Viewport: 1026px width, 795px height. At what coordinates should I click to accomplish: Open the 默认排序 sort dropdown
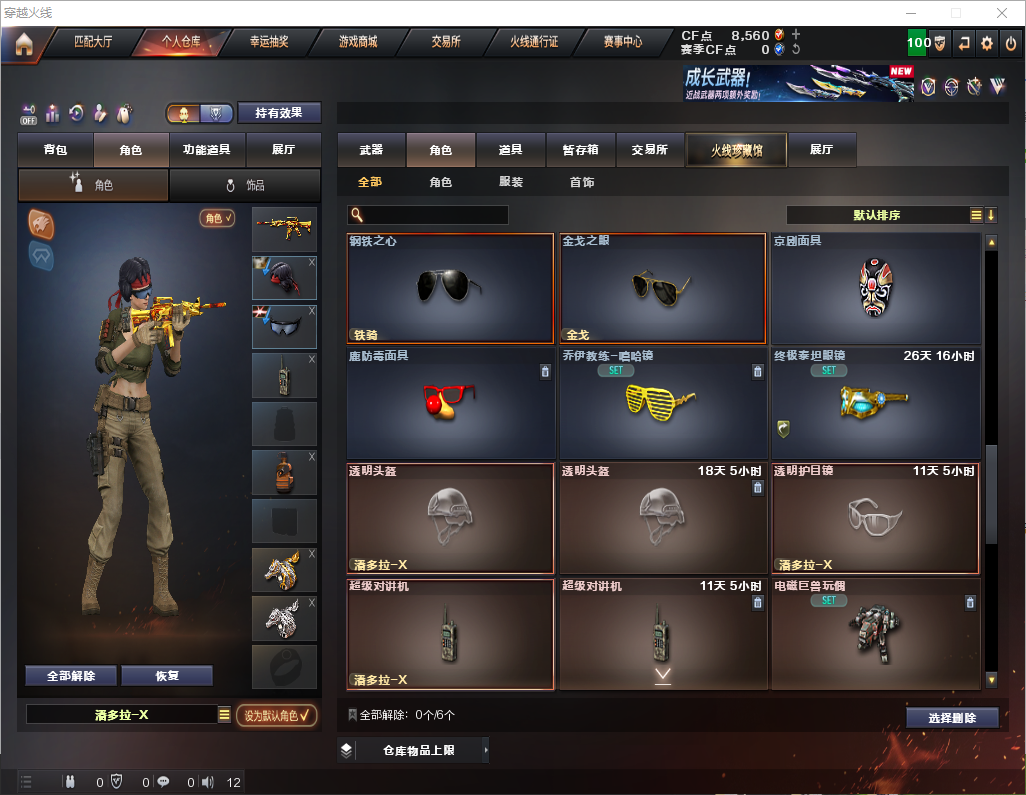[876, 215]
